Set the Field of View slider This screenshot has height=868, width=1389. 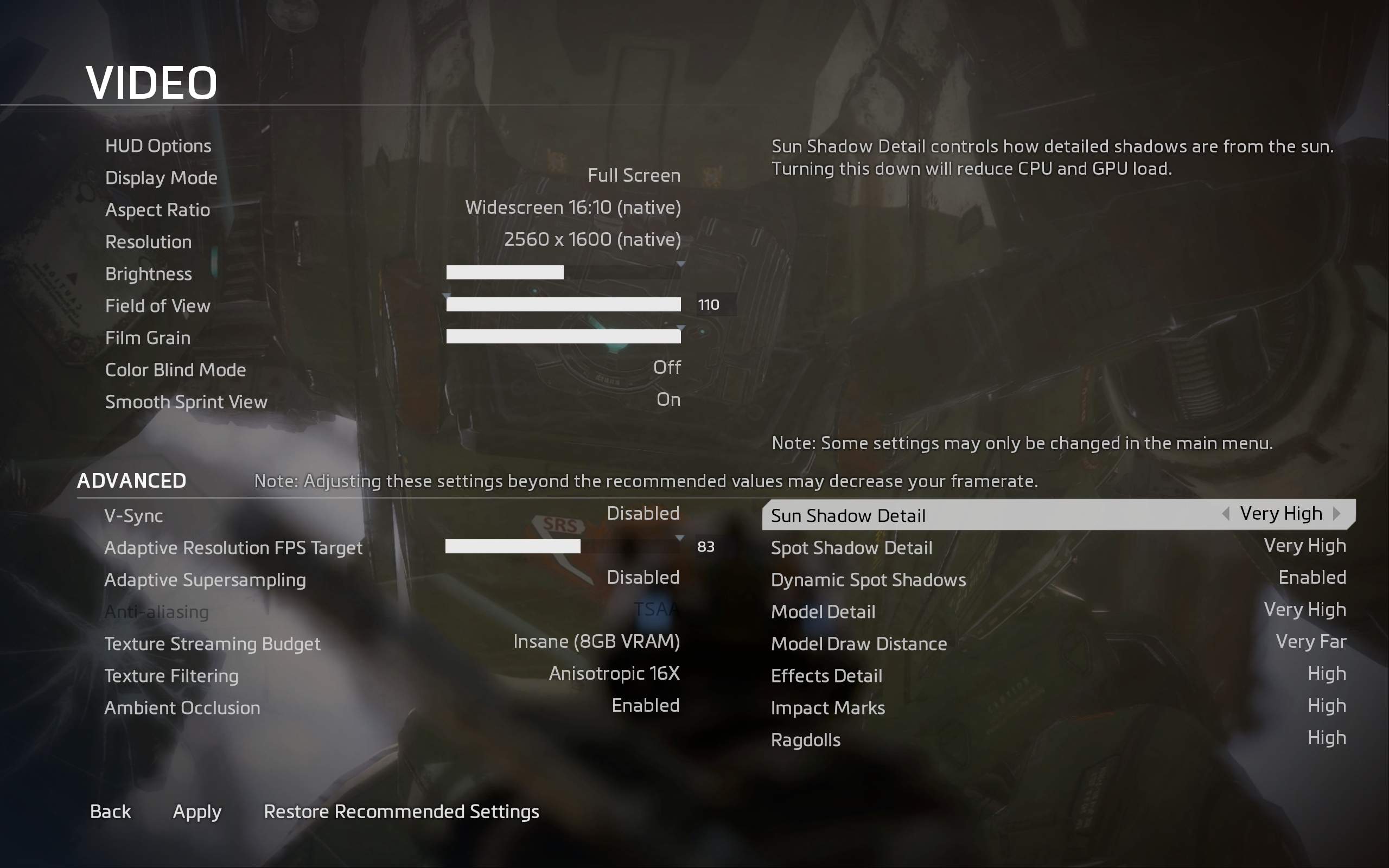pos(563,304)
